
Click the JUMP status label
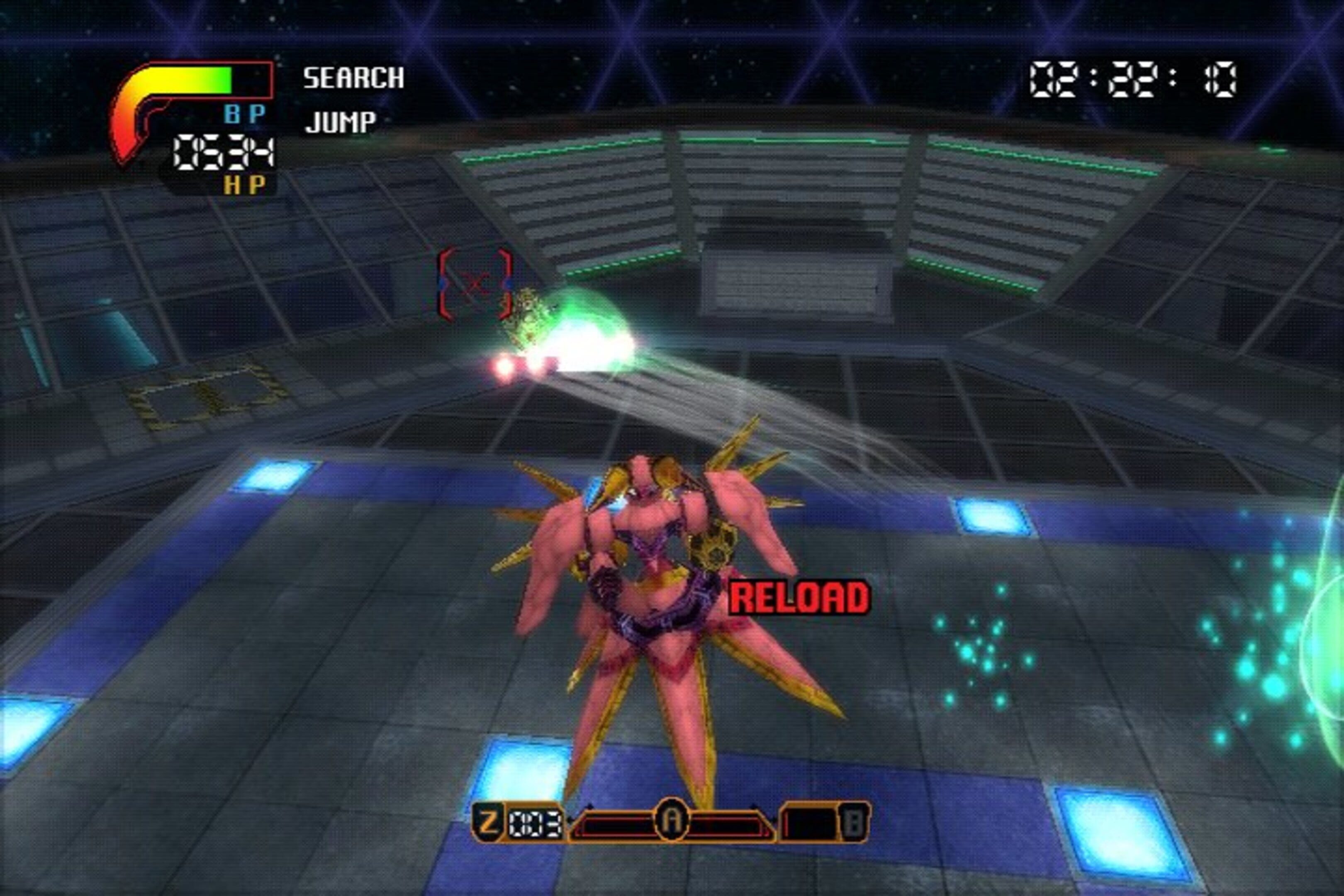pyautogui.click(x=341, y=122)
